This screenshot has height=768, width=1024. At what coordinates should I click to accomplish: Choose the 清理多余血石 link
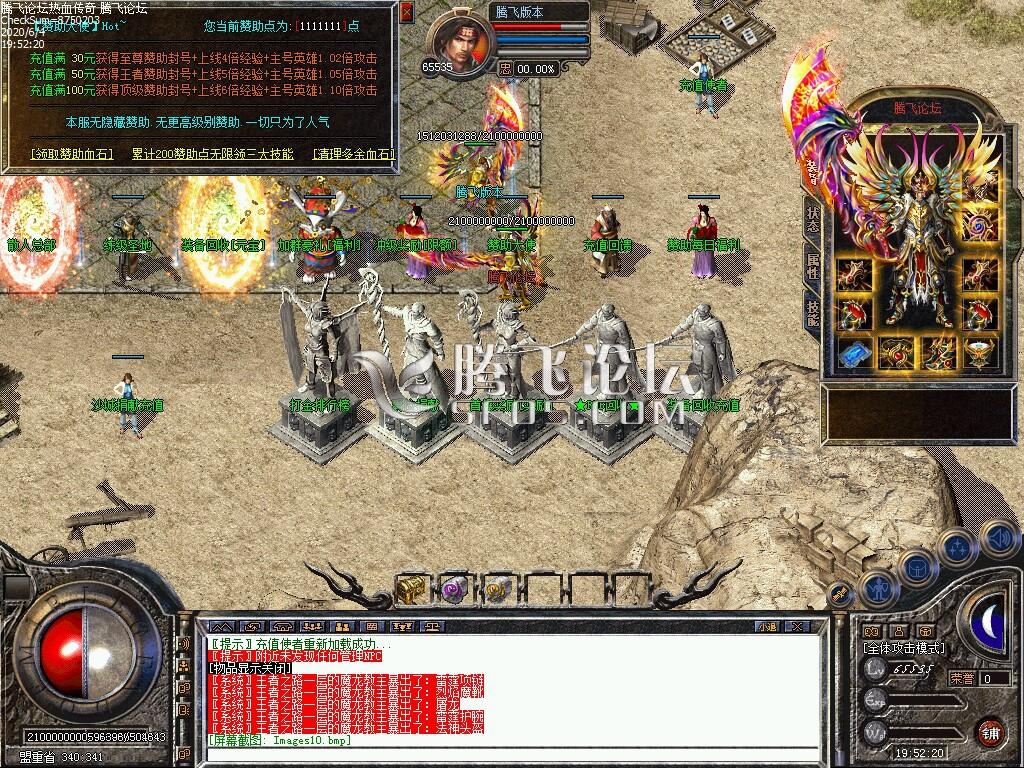(x=354, y=154)
